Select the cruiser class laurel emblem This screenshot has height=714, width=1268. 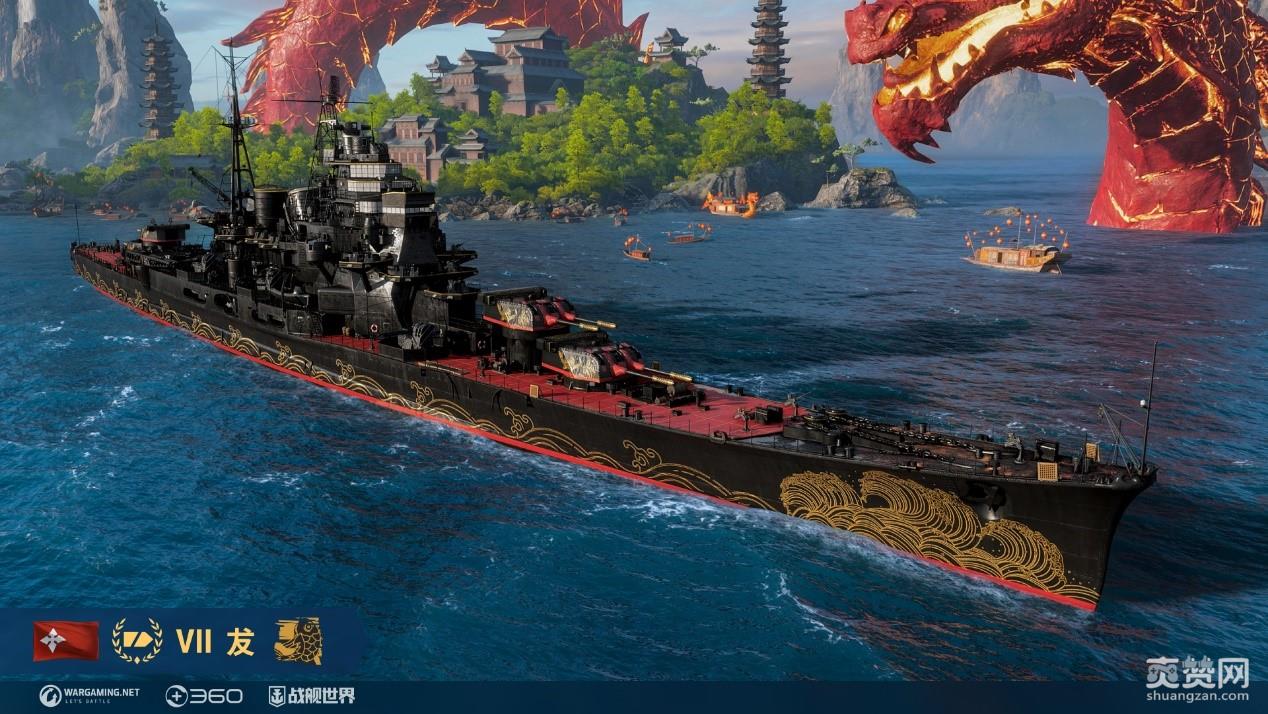(137, 641)
